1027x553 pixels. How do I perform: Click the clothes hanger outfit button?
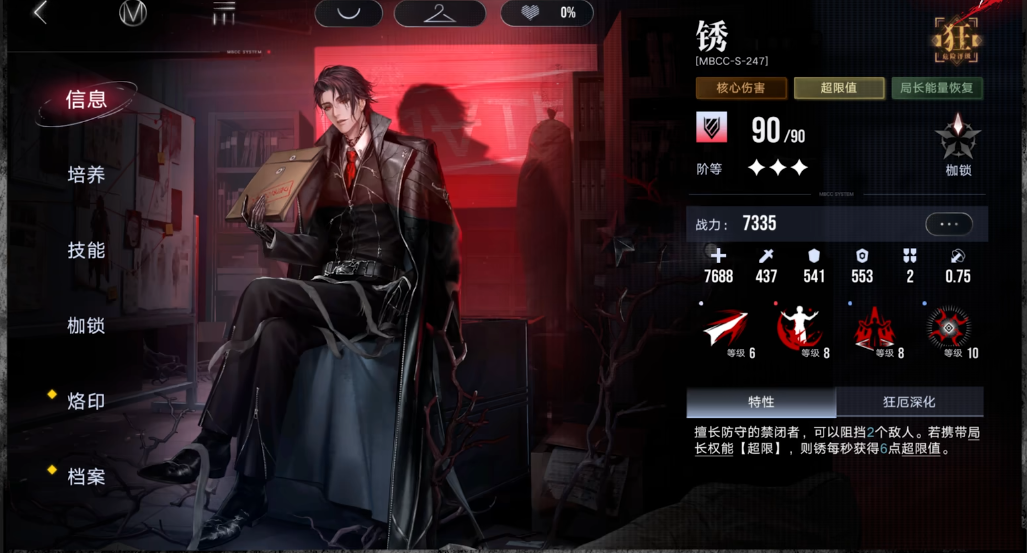pyautogui.click(x=439, y=13)
